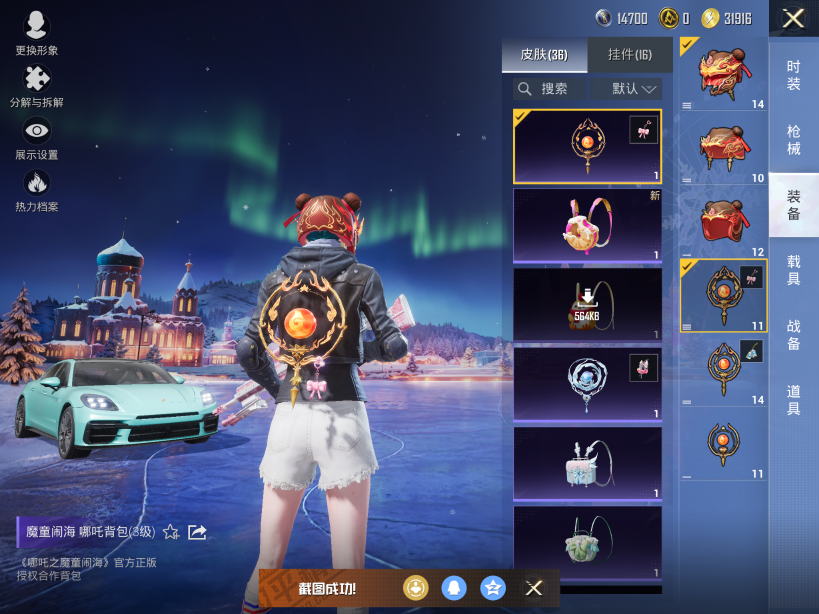Switch to the 挂件(16) tab
Image resolution: width=819 pixels, height=614 pixels.
(629, 54)
